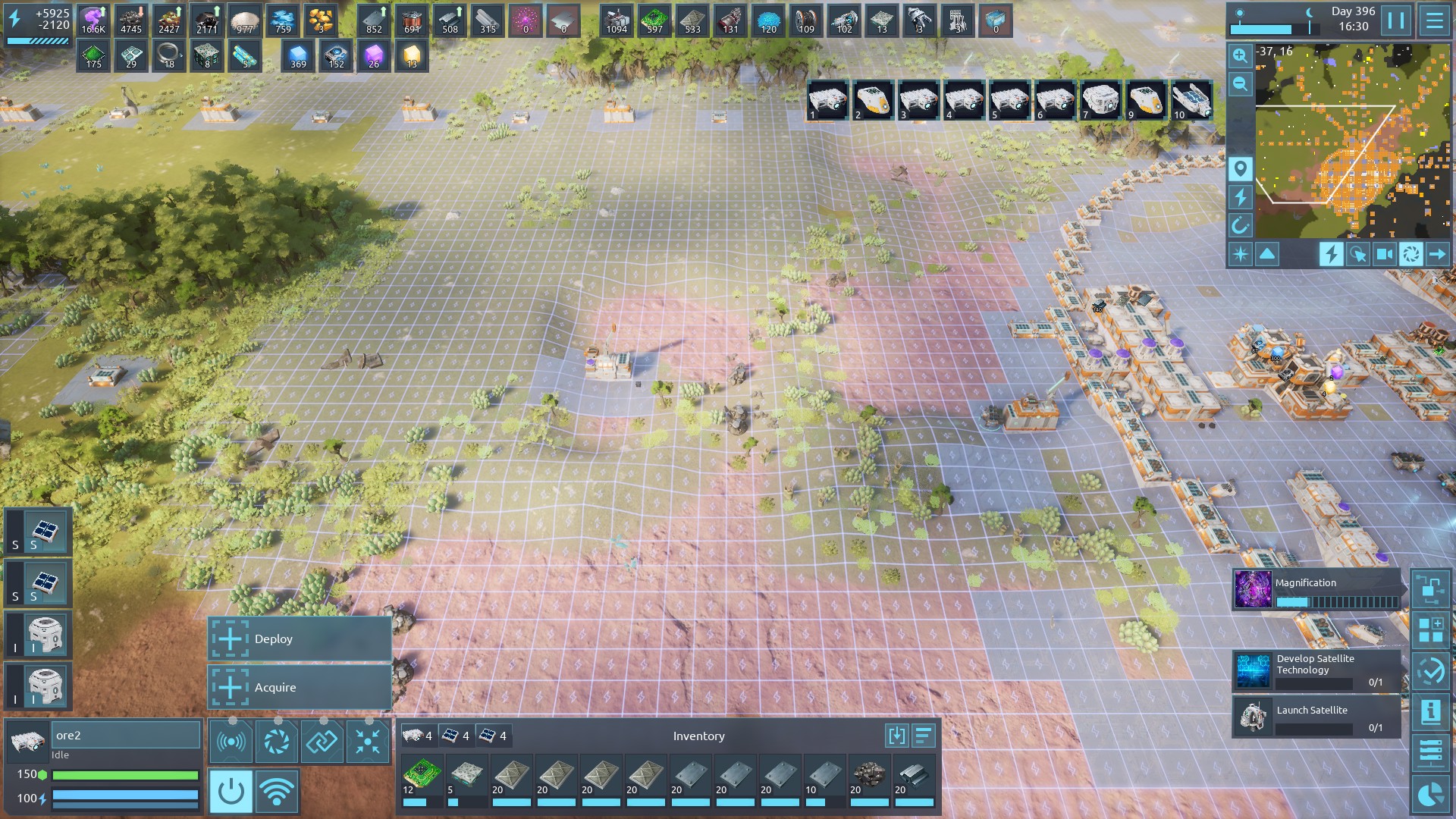Screen dimensions: 1456x819
Task: Zoom out on the minimap
Action: 1240,83
